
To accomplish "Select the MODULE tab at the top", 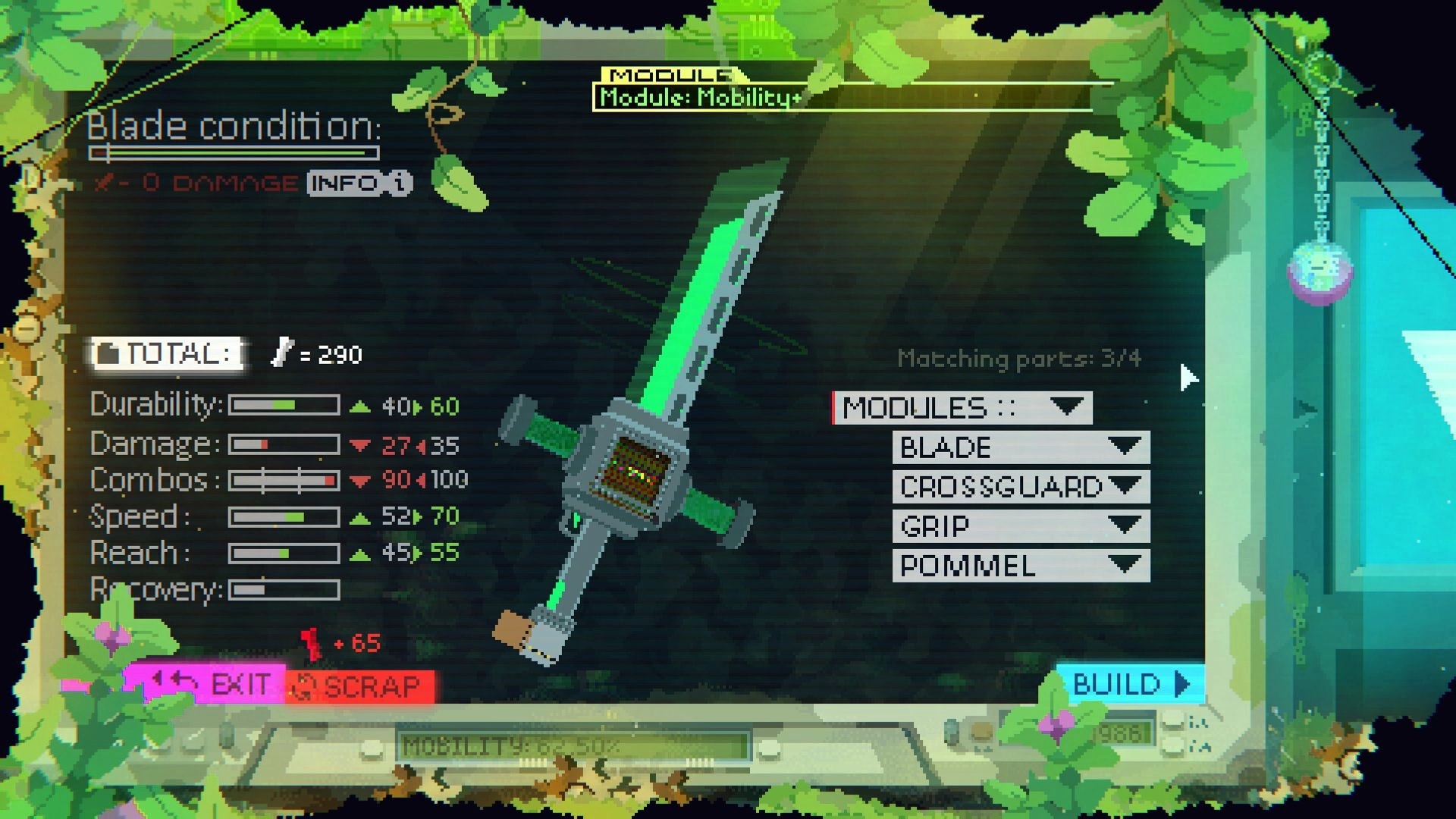I will coord(667,75).
